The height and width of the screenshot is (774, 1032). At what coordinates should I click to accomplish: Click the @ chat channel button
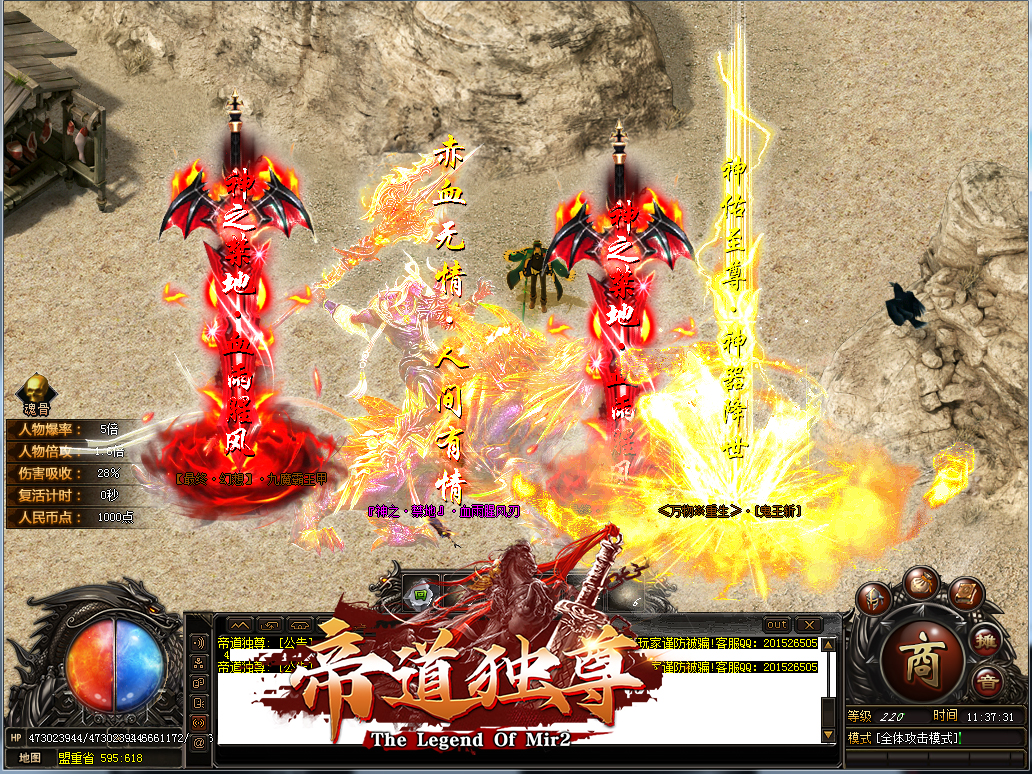[198, 741]
